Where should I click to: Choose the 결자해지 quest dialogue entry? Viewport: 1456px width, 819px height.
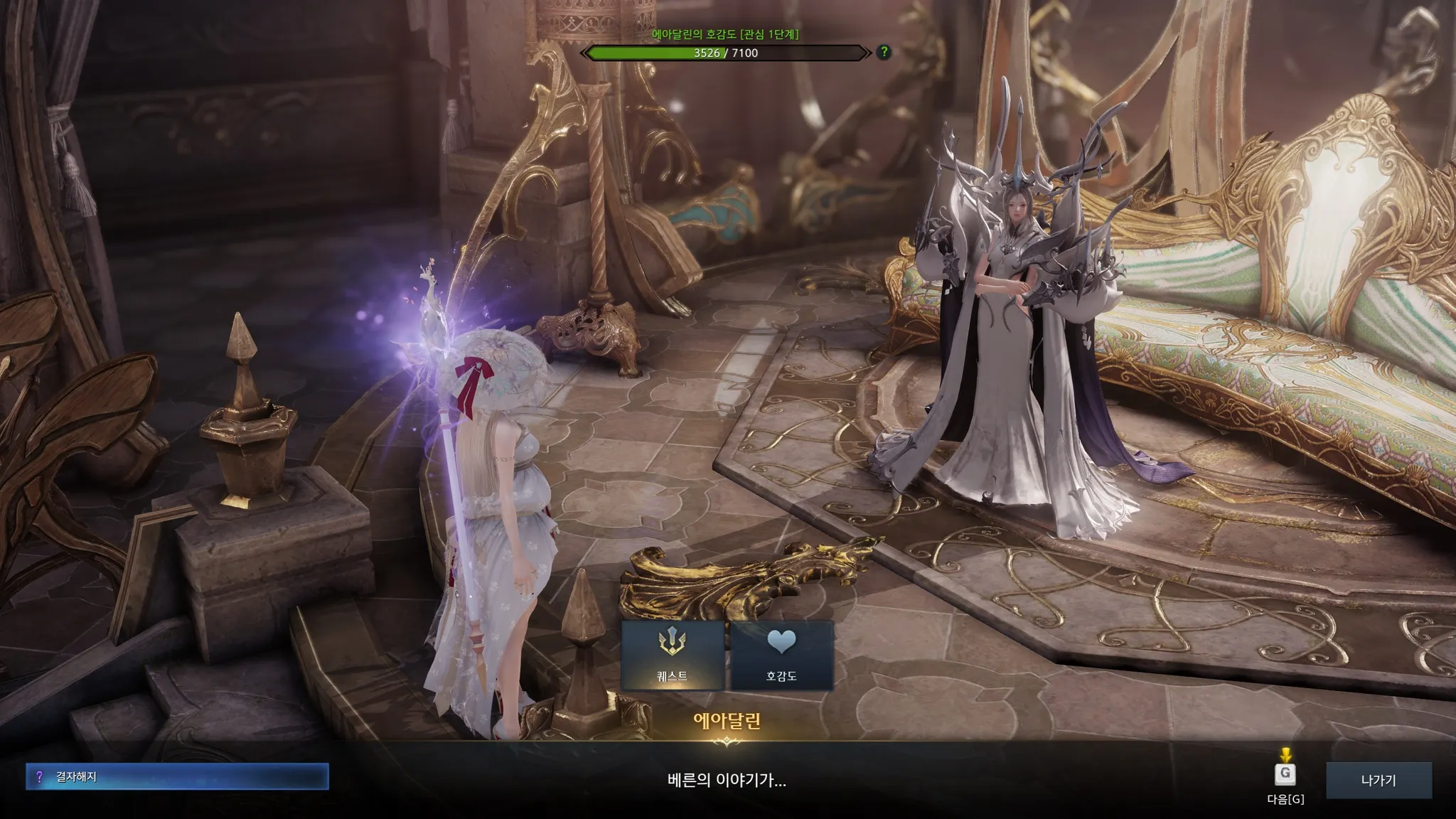tap(177, 777)
